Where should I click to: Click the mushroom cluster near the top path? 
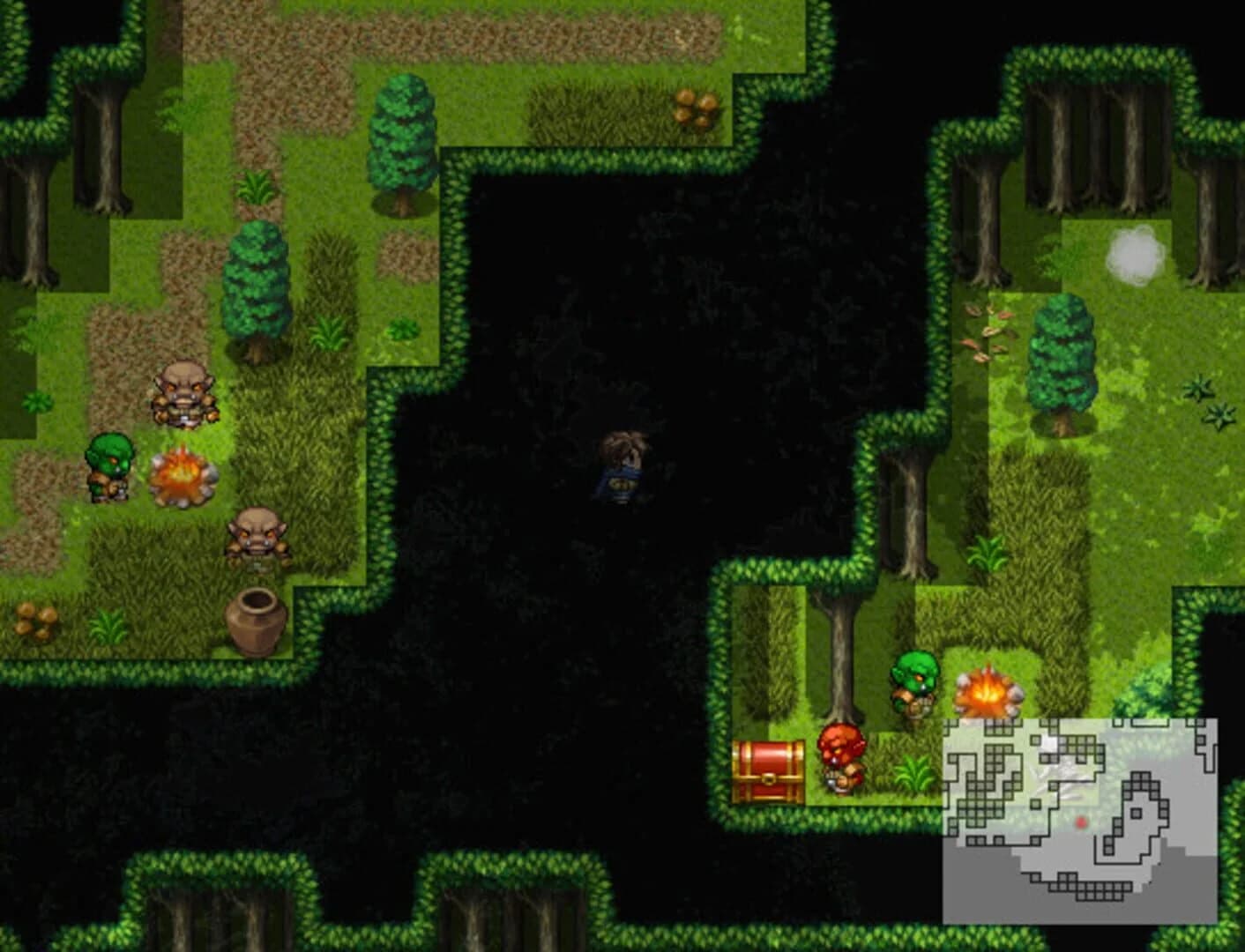[x=697, y=106]
